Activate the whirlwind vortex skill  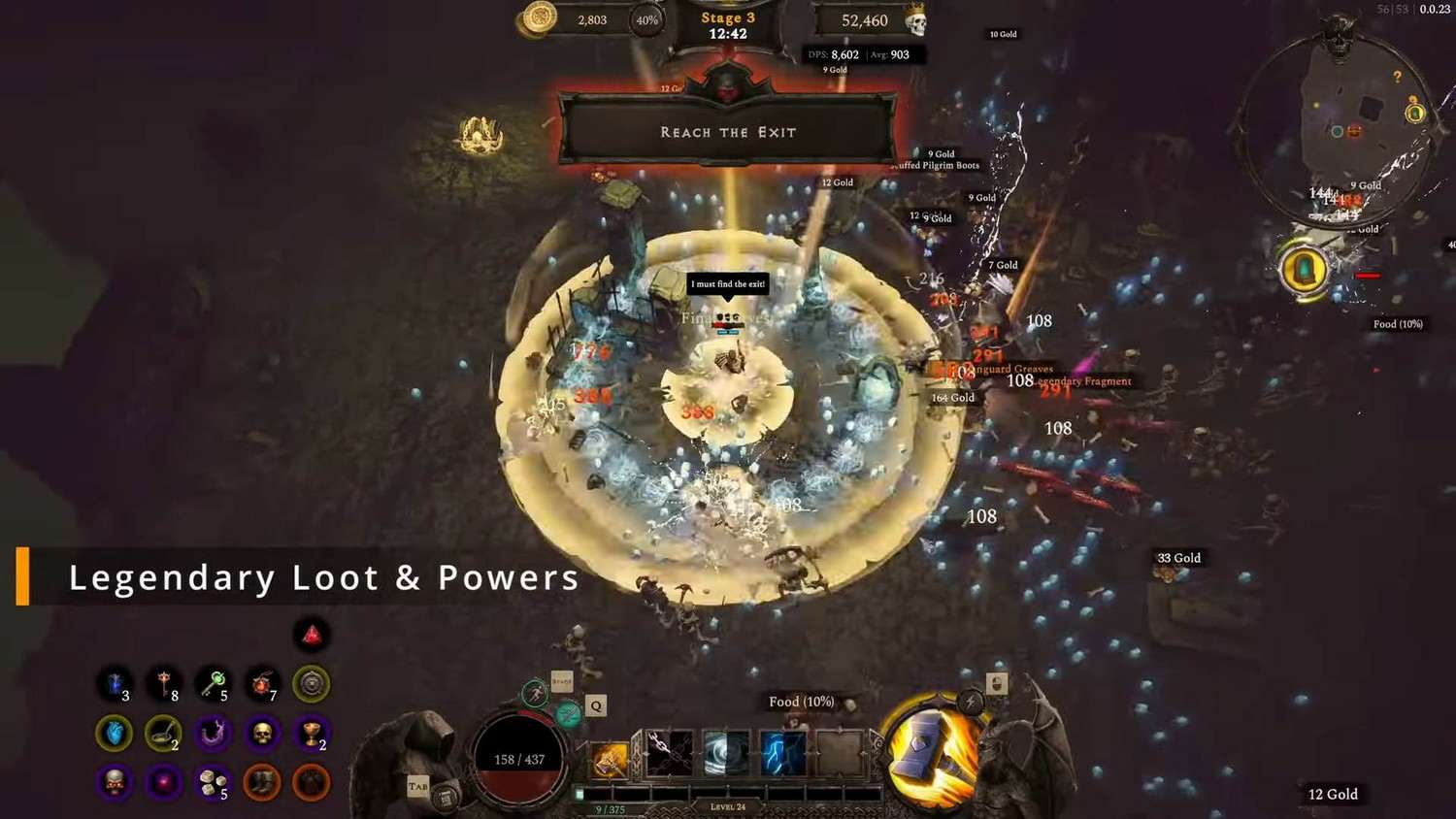pyautogui.click(x=725, y=754)
